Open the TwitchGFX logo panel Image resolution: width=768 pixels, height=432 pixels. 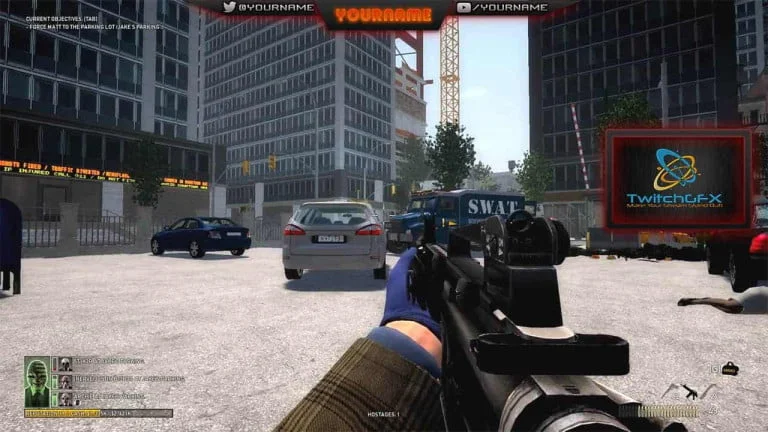[677, 178]
